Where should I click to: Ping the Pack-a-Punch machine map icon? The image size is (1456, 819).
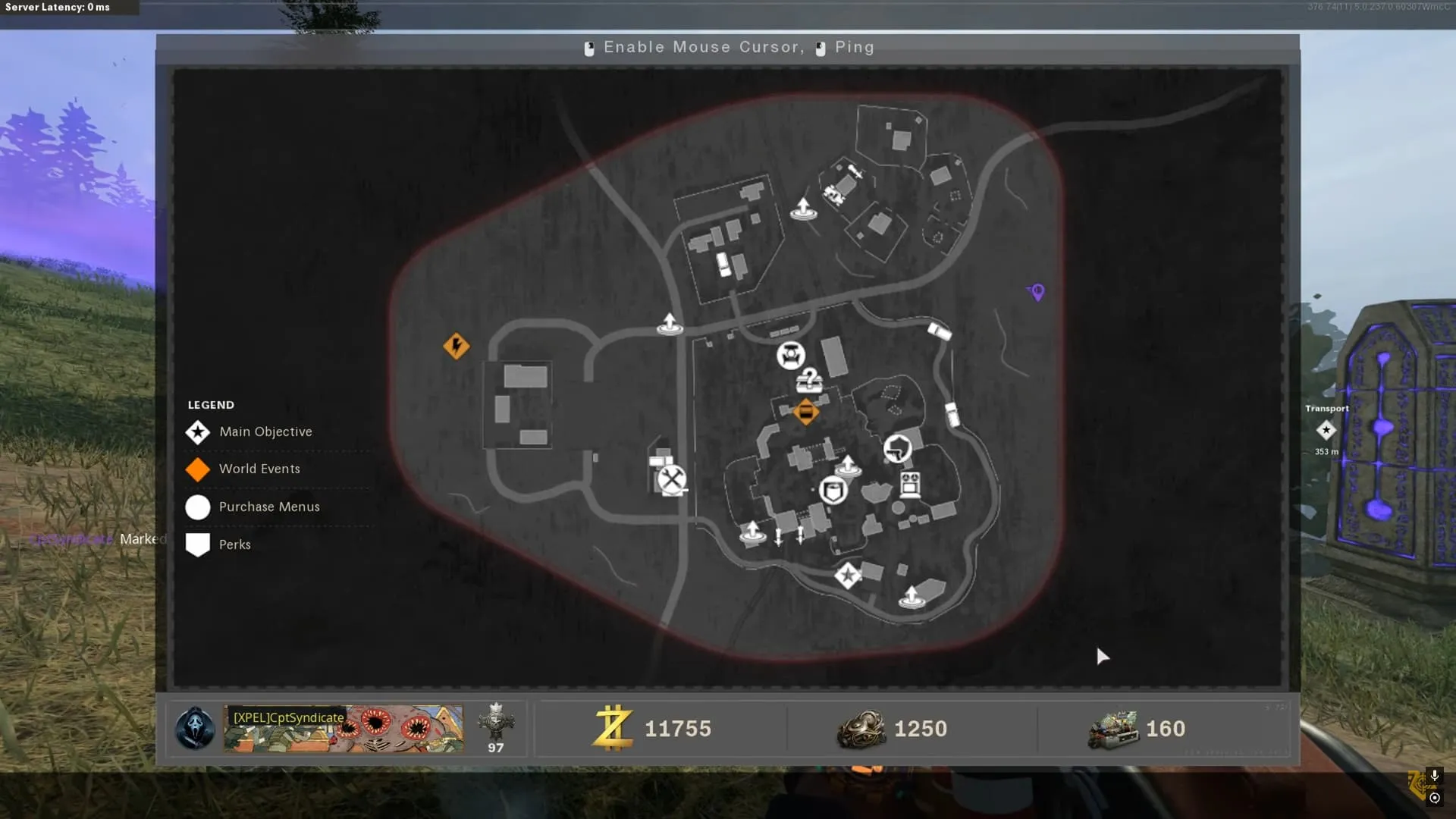790,355
